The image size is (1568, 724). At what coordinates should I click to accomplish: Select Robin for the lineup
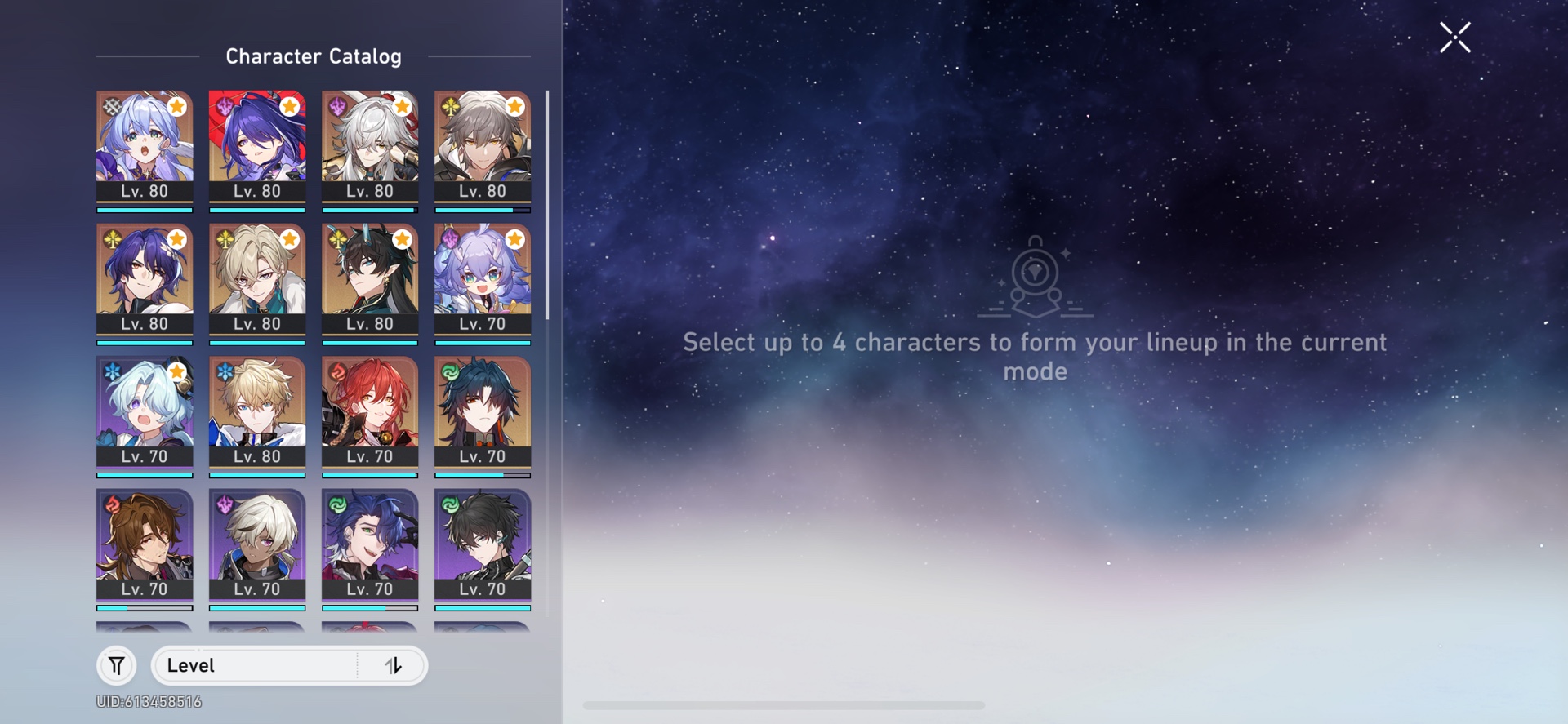145,147
